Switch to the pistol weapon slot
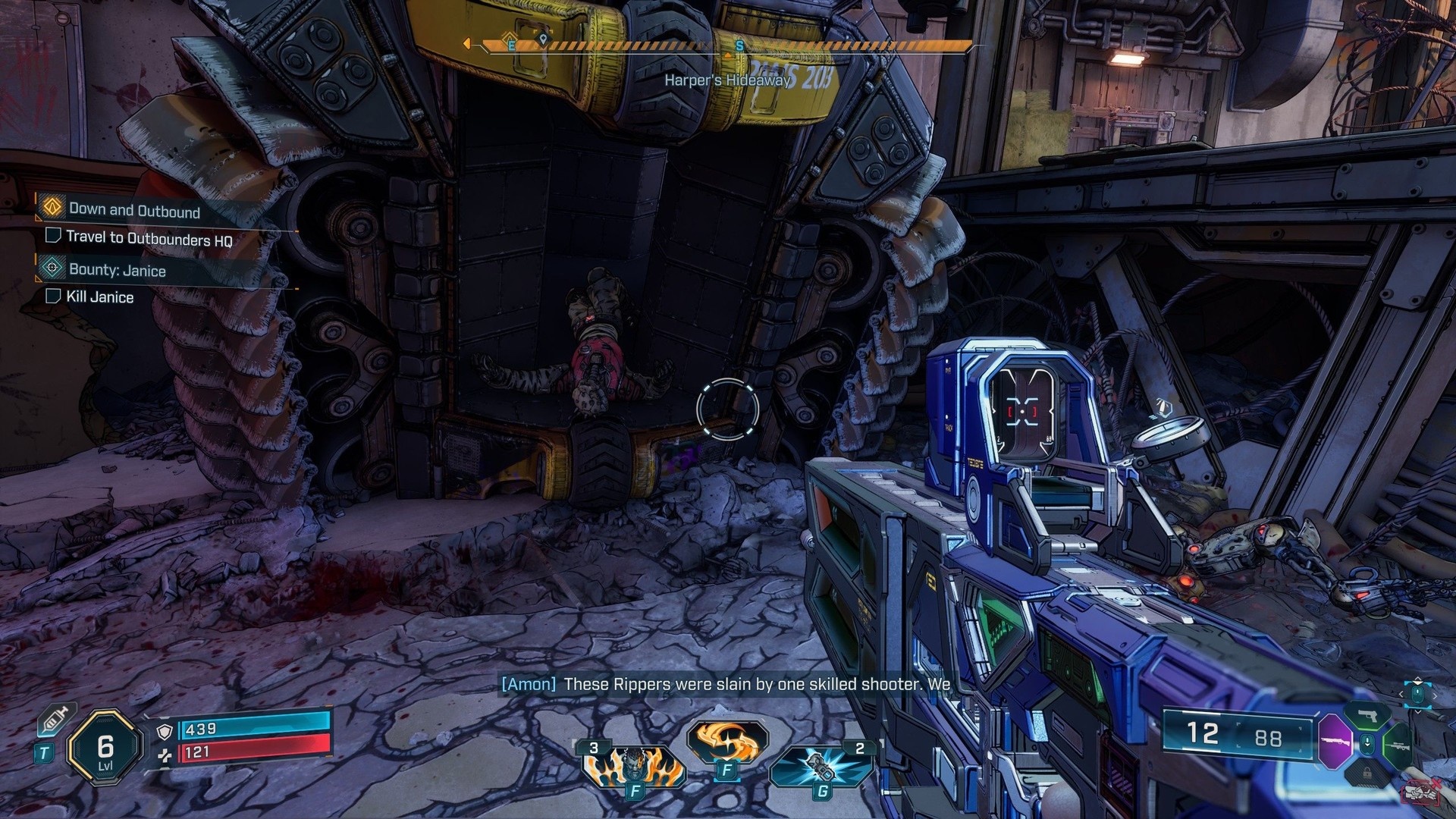This screenshot has height=819, width=1456. tap(1367, 715)
